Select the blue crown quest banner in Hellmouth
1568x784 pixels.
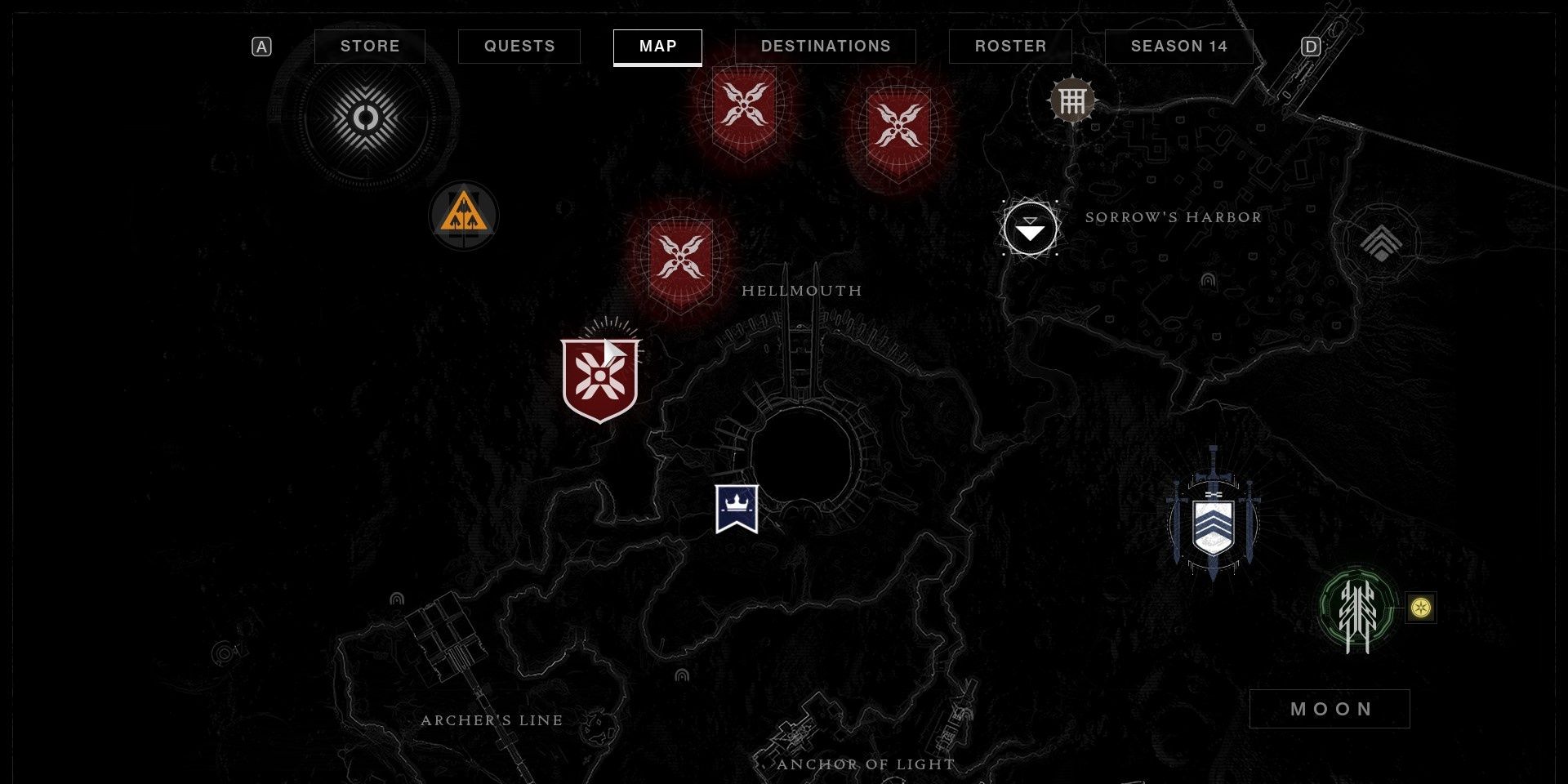(737, 507)
